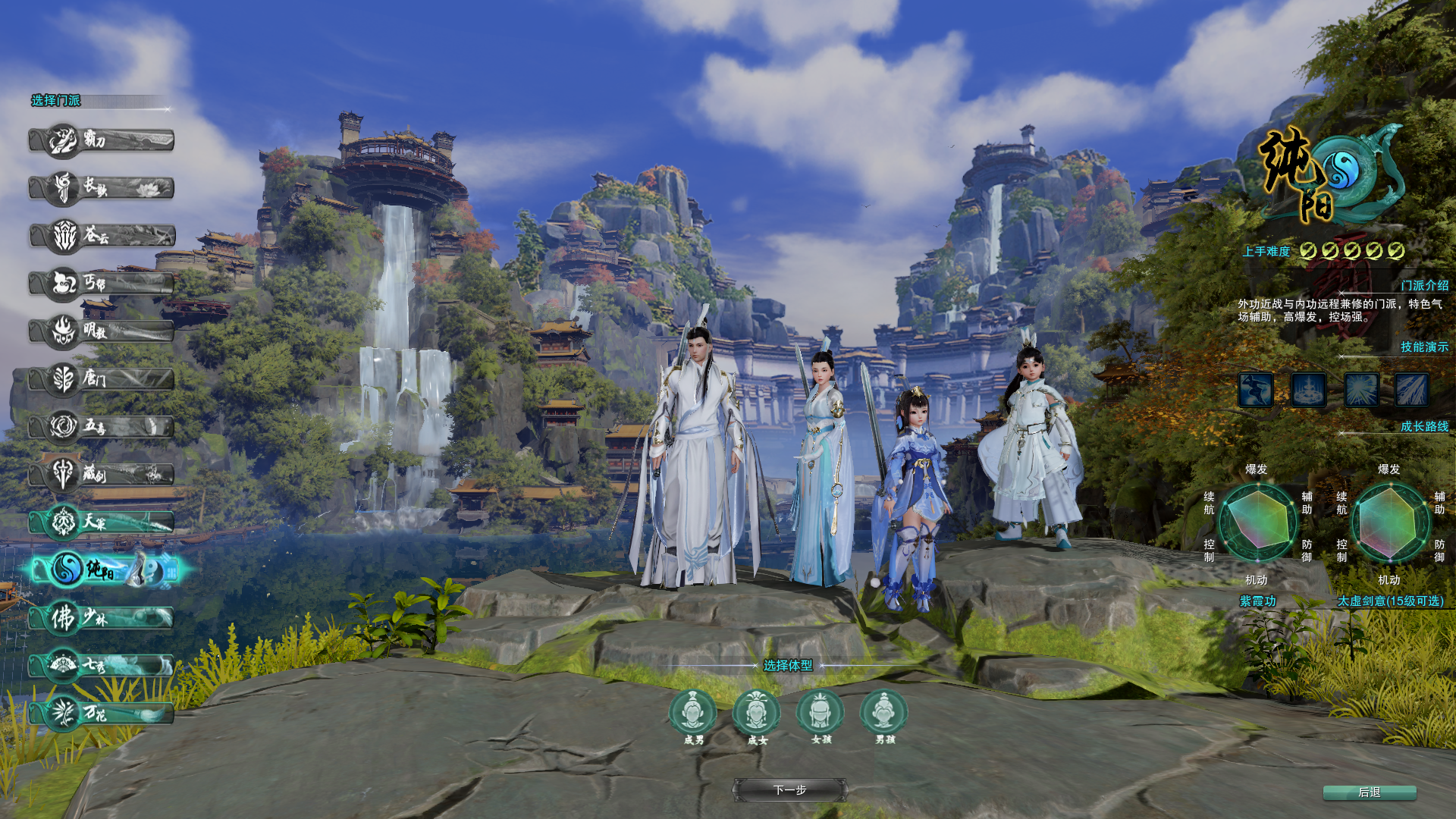Choose the 长歌 sect entry
Viewport: 1456px width, 819px height.
(102, 188)
